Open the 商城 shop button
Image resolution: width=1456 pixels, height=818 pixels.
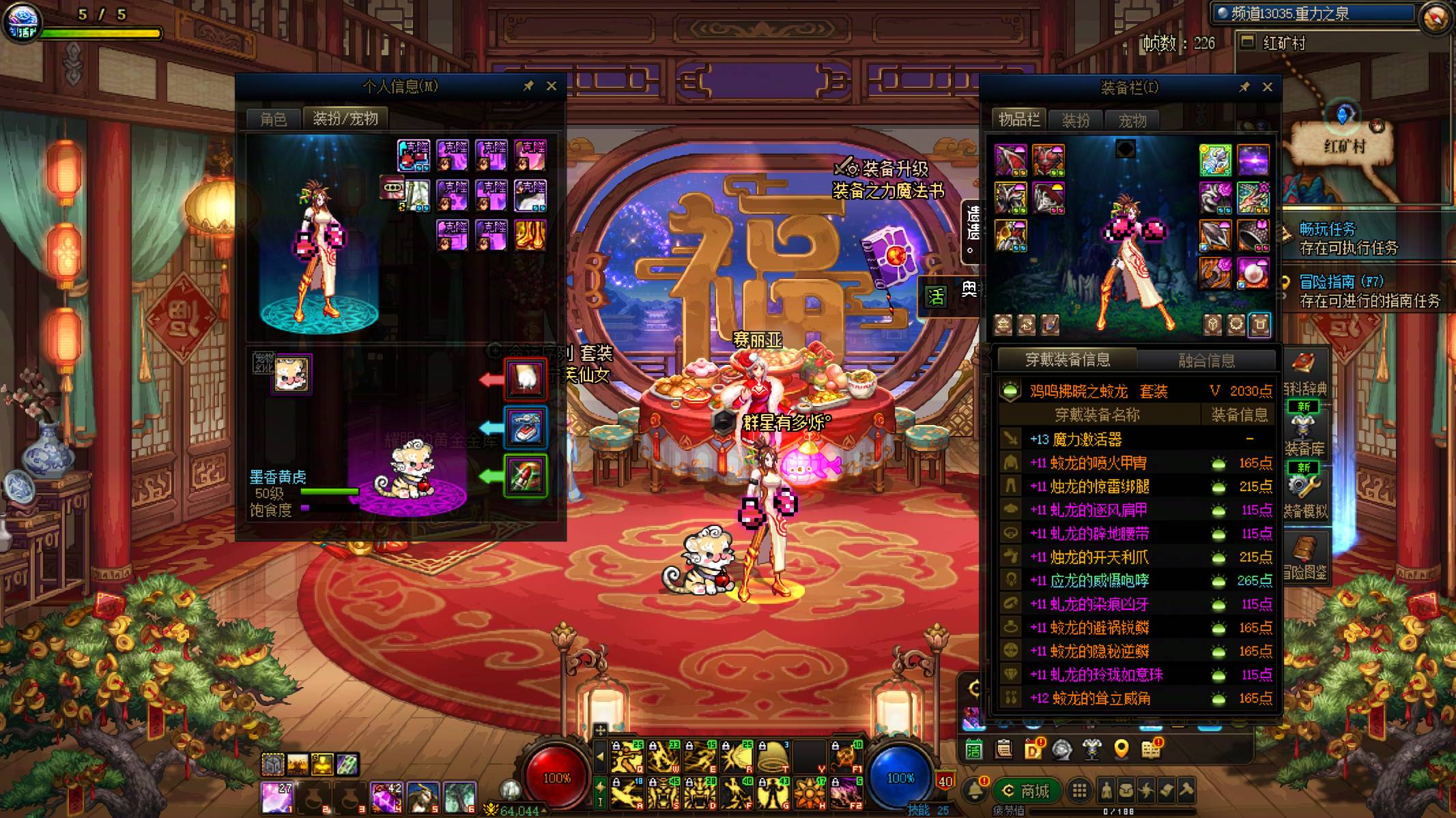(1027, 791)
